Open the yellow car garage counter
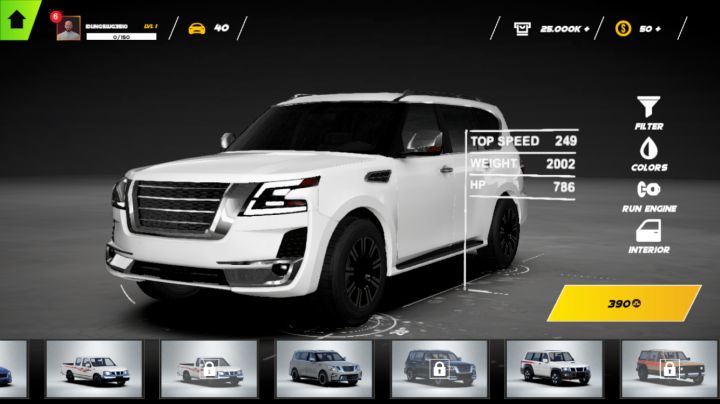Viewport: 720px width, 404px height. coord(208,28)
